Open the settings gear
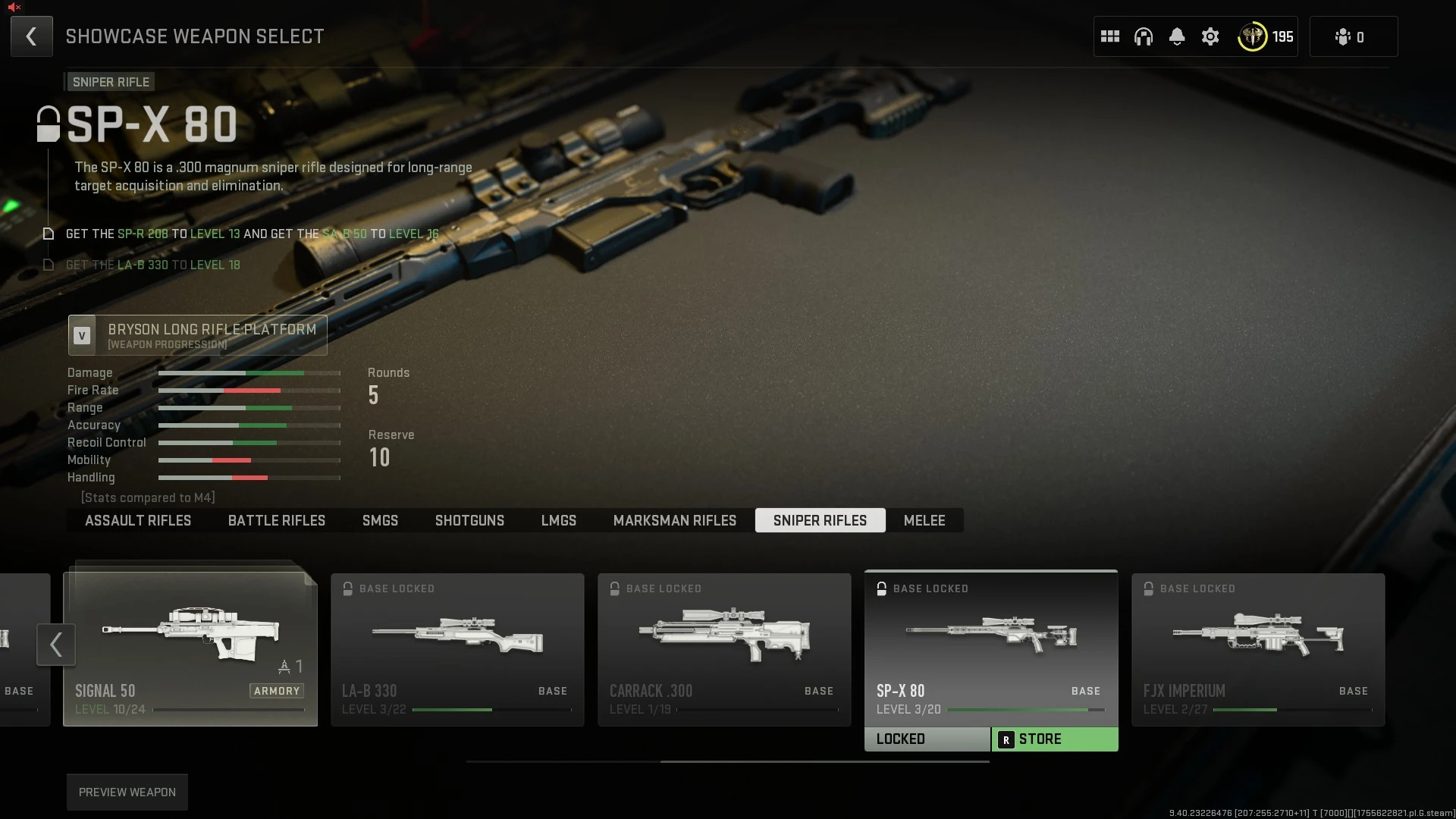Screen dimensions: 1456x819 (x=1210, y=36)
